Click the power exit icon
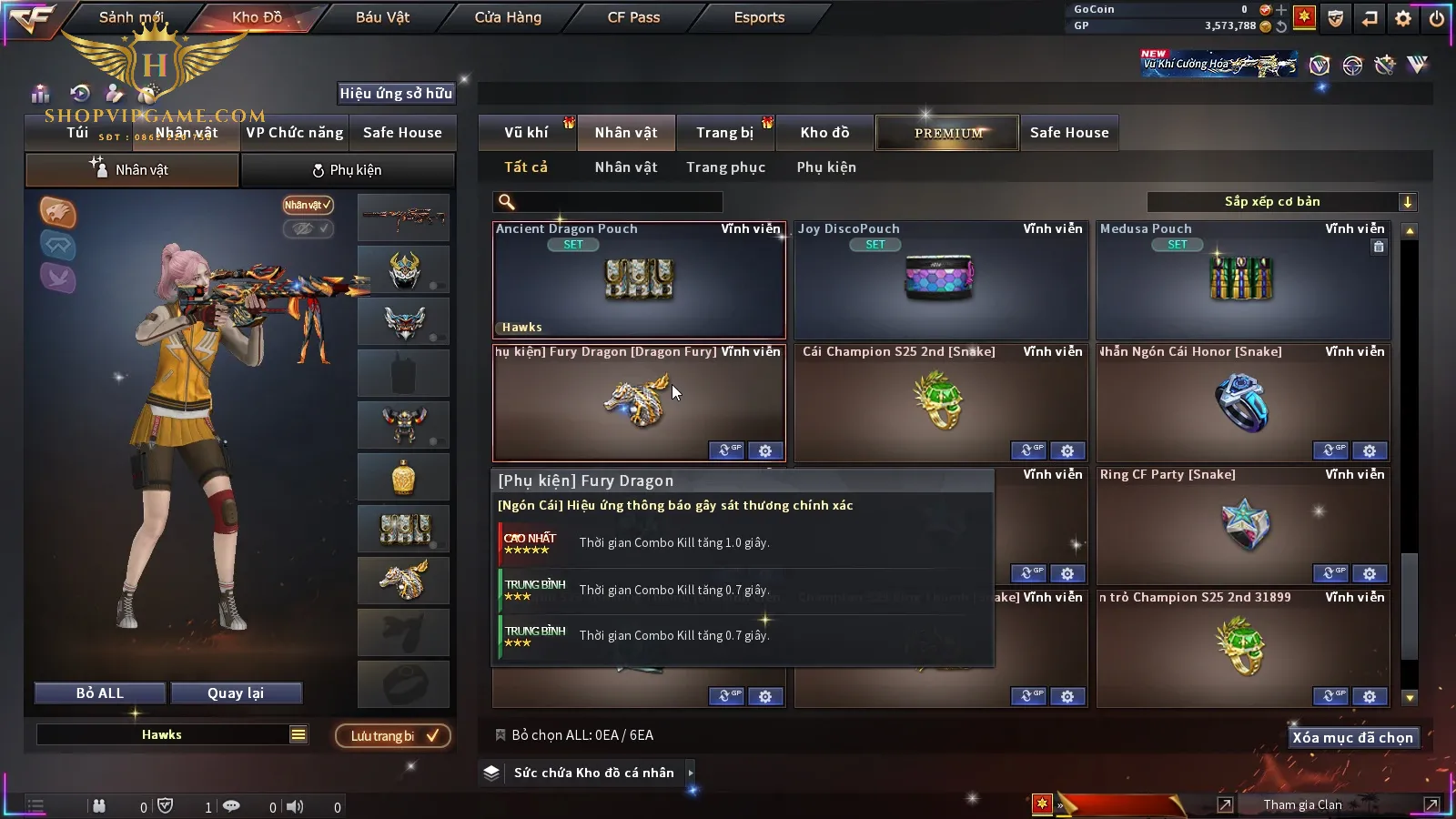Viewport: 1456px width, 819px height. coord(1437,18)
